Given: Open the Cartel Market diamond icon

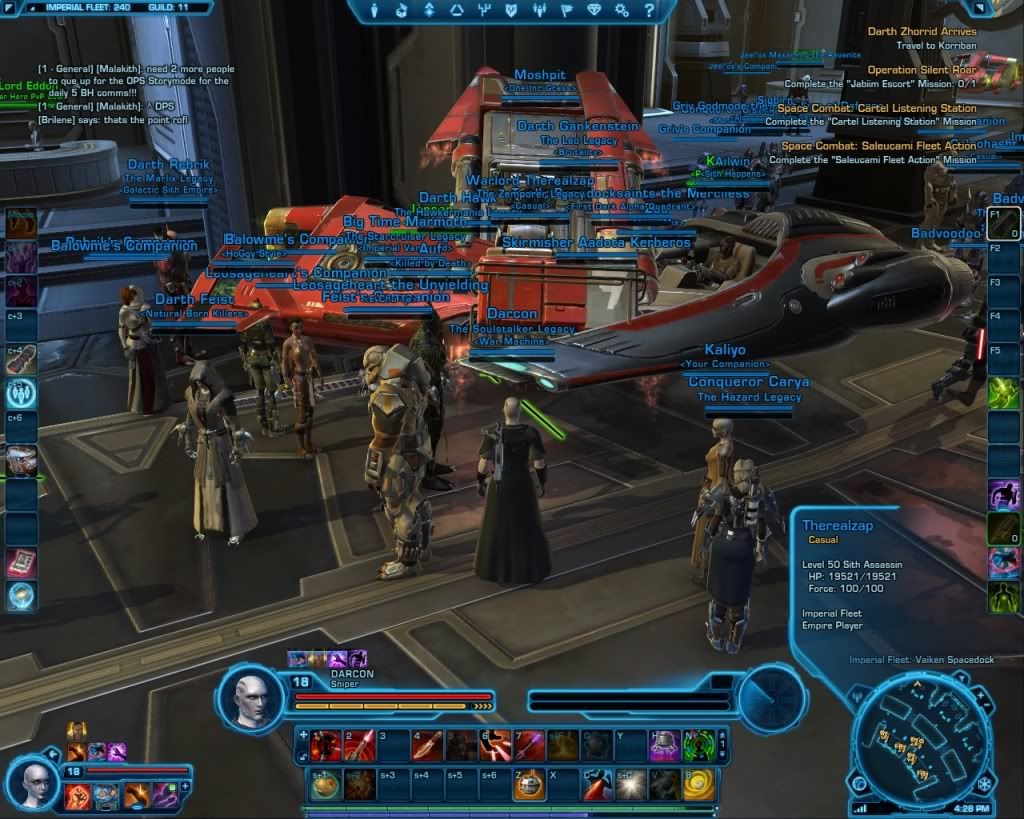Looking at the screenshot, I should (596, 11).
